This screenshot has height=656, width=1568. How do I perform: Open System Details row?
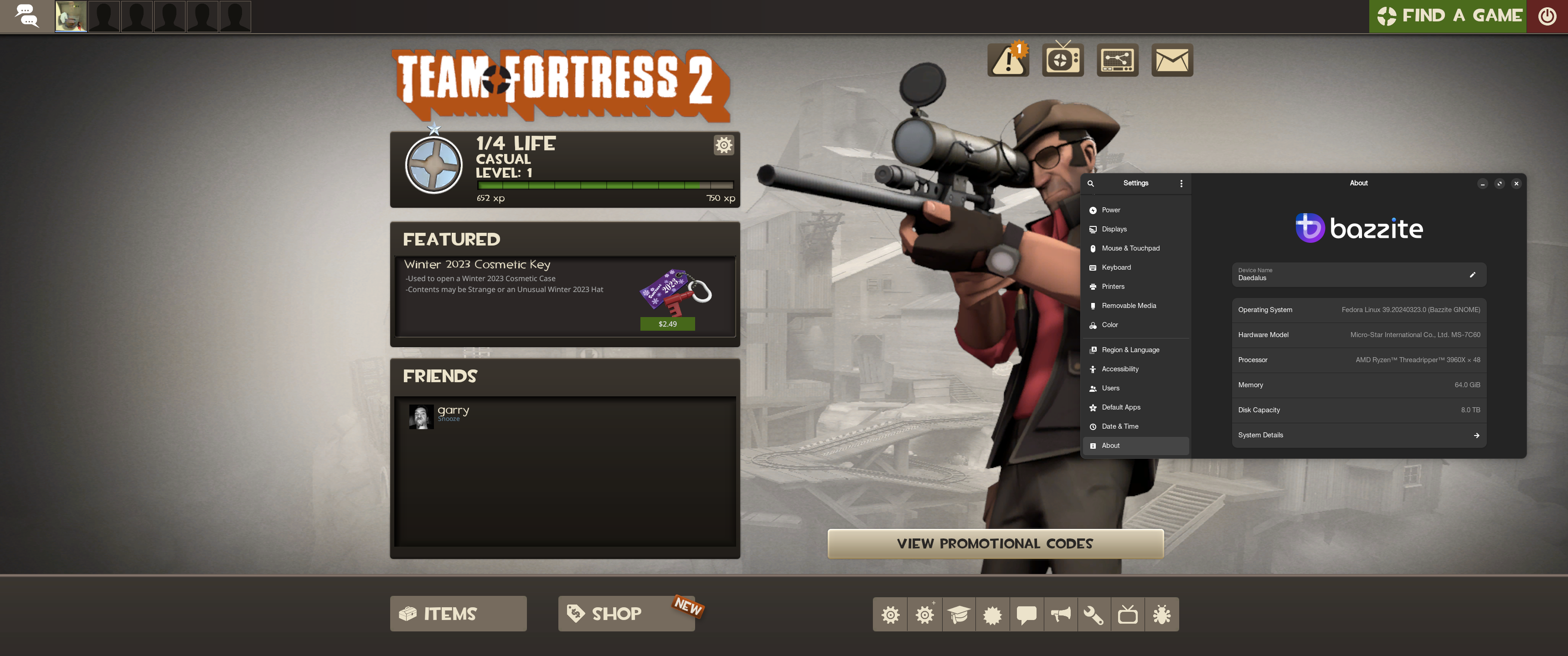click(1359, 435)
